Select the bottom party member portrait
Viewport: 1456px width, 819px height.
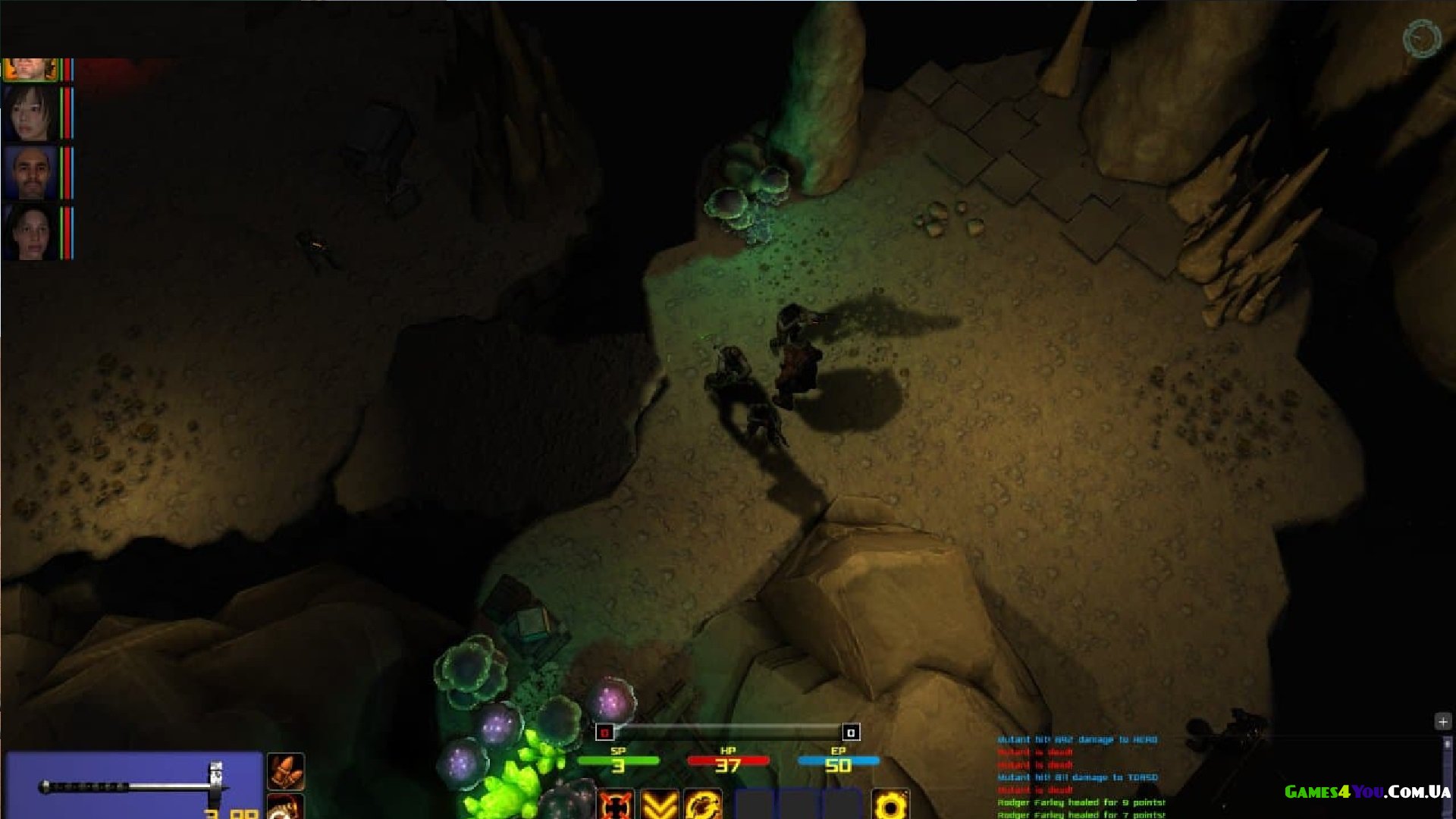point(30,232)
